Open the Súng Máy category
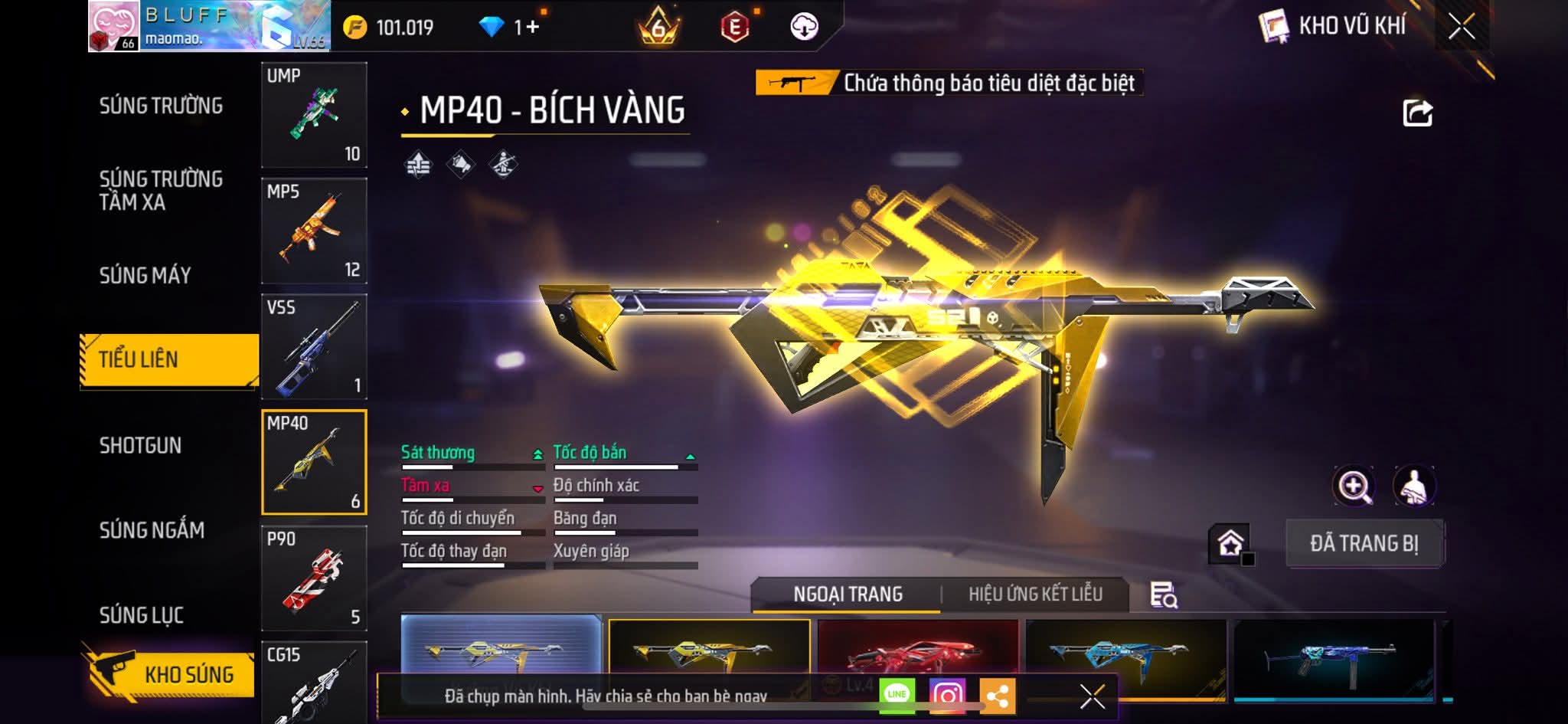 tap(145, 275)
